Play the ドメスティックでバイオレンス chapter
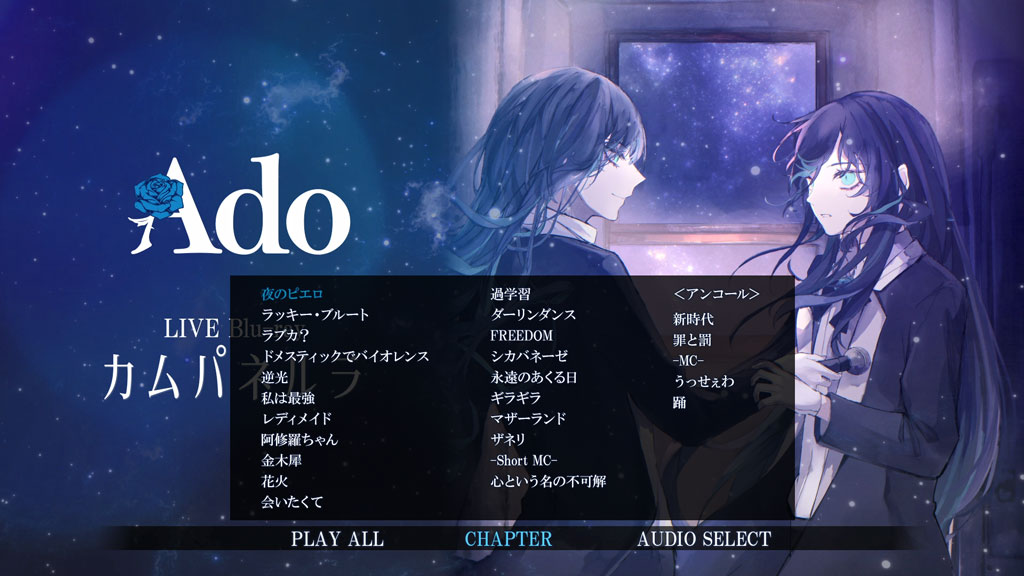This screenshot has height=576, width=1024. (x=344, y=356)
